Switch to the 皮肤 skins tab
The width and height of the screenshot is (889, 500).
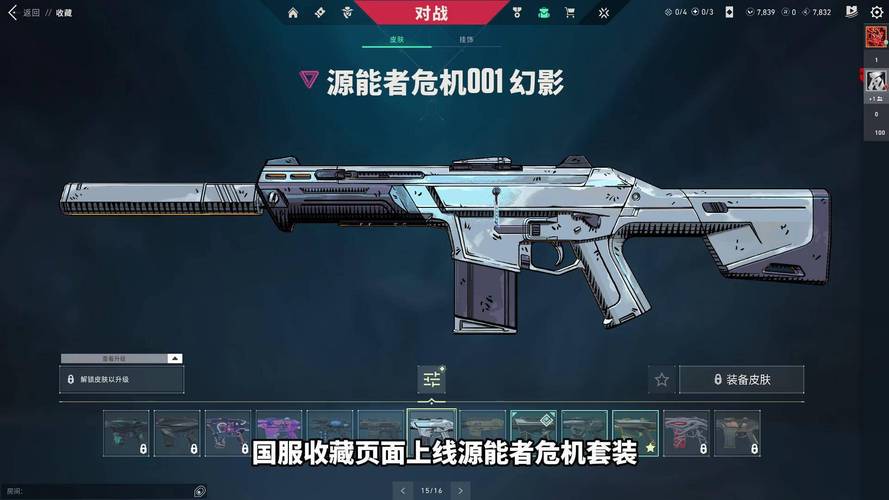point(398,40)
